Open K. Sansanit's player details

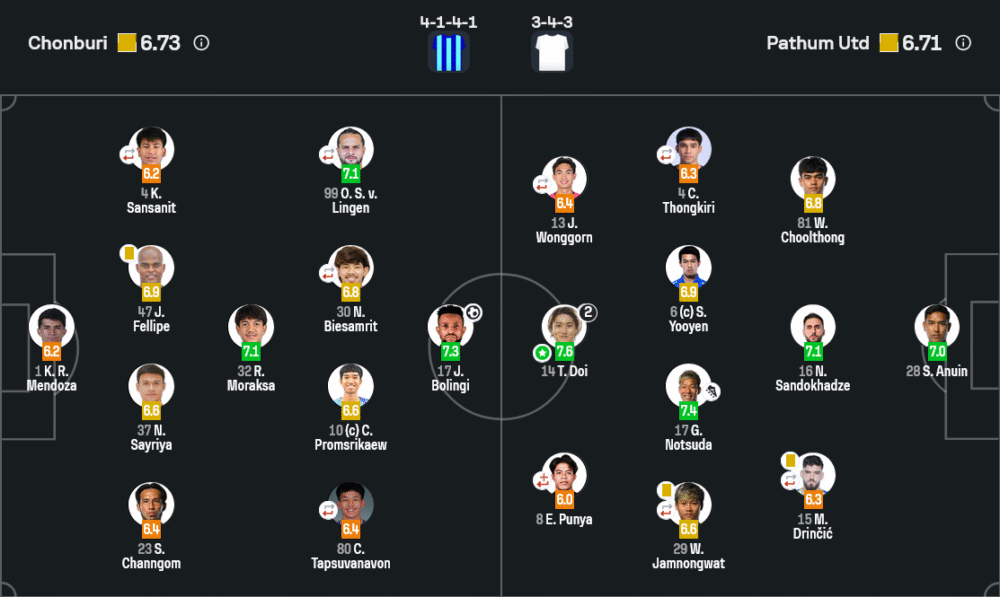pyautogui.click(x=152, y=149)
